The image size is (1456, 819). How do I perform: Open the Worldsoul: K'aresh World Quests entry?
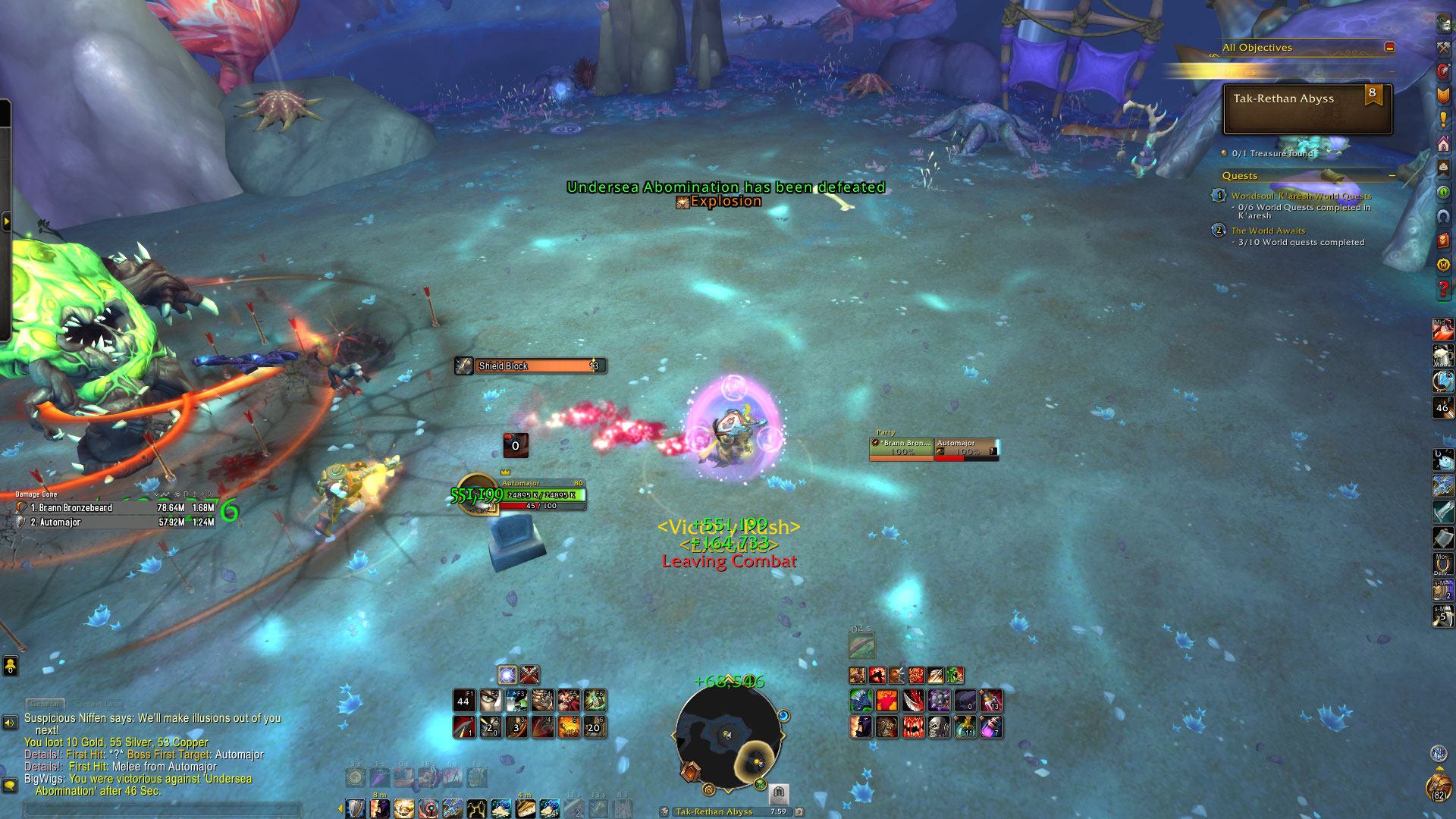coord(1301,196)
